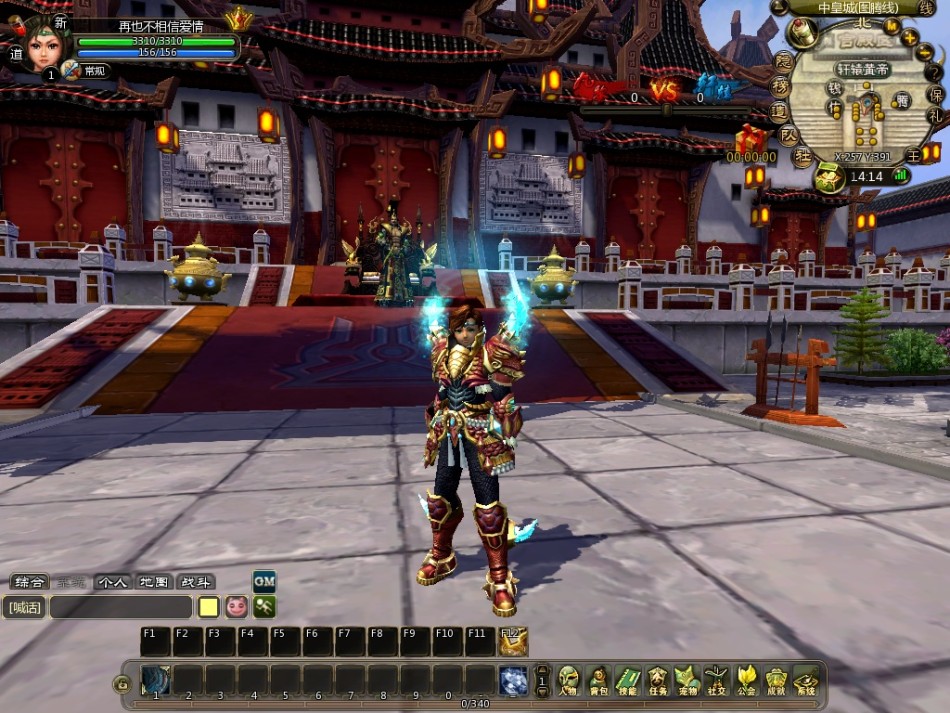
Task: Zoom out the minimap with the minus button
Action: [922, 55]
